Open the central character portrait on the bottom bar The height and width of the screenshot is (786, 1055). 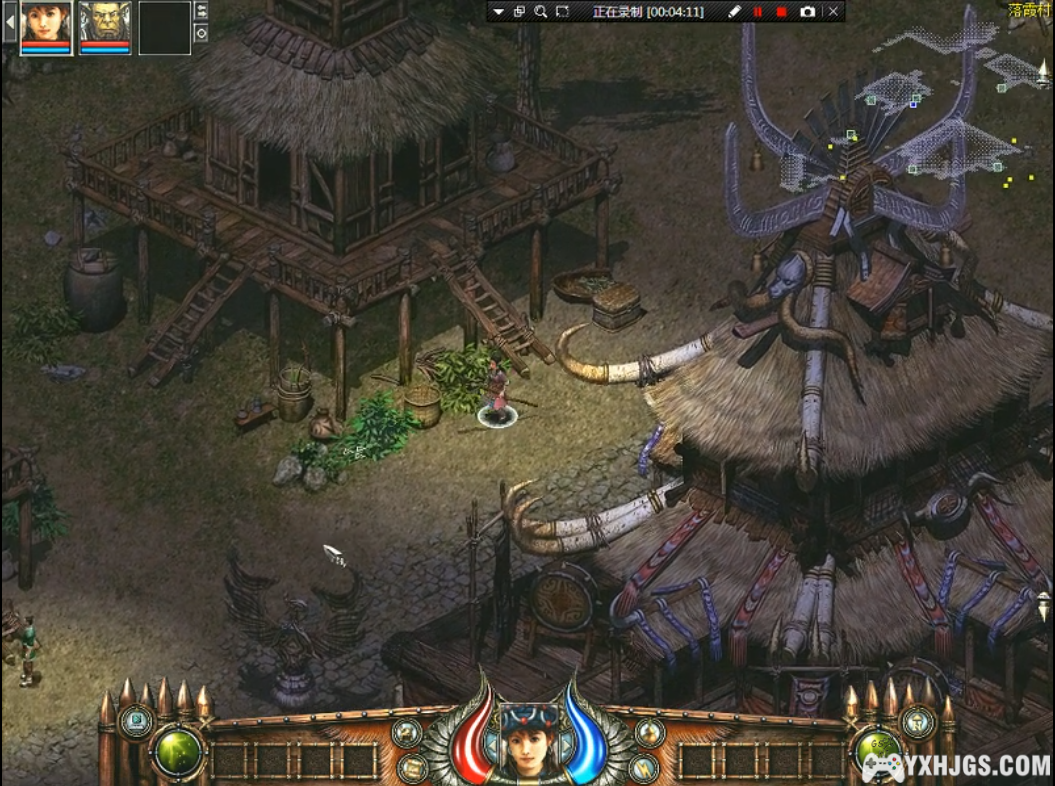529,739
